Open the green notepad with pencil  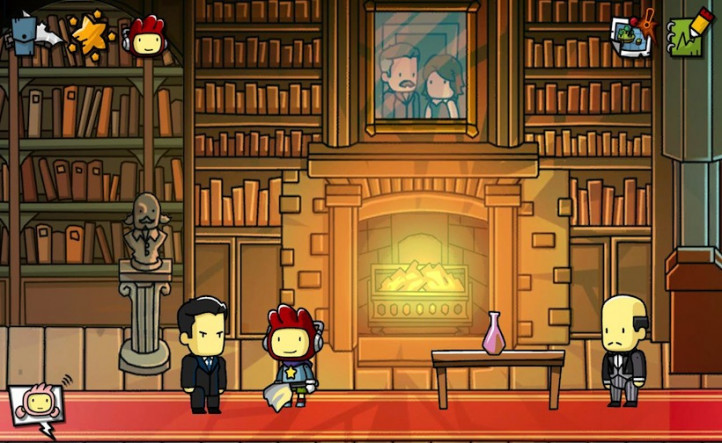point(686,33)
